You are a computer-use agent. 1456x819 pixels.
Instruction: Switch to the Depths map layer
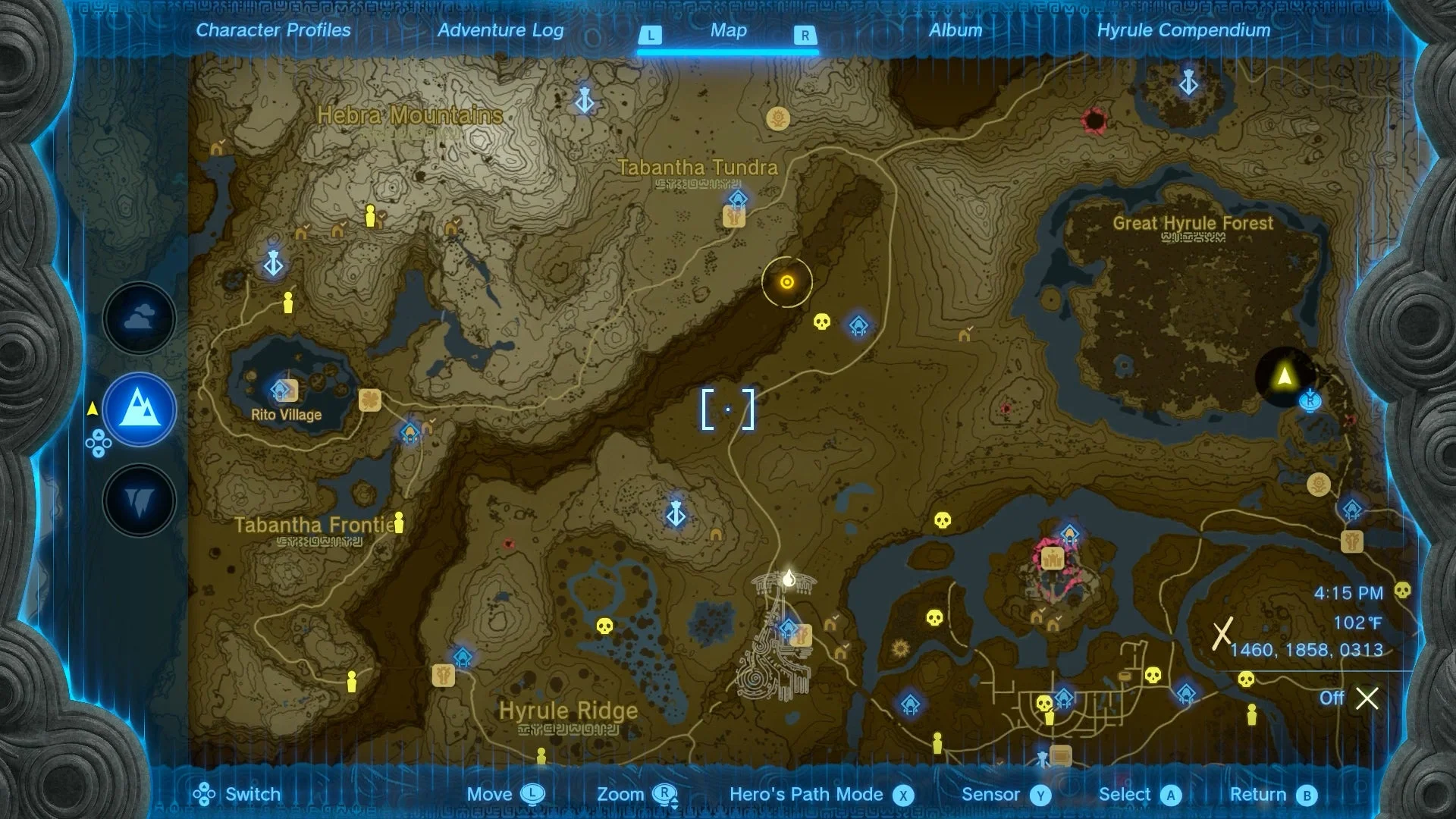(140, 501)
